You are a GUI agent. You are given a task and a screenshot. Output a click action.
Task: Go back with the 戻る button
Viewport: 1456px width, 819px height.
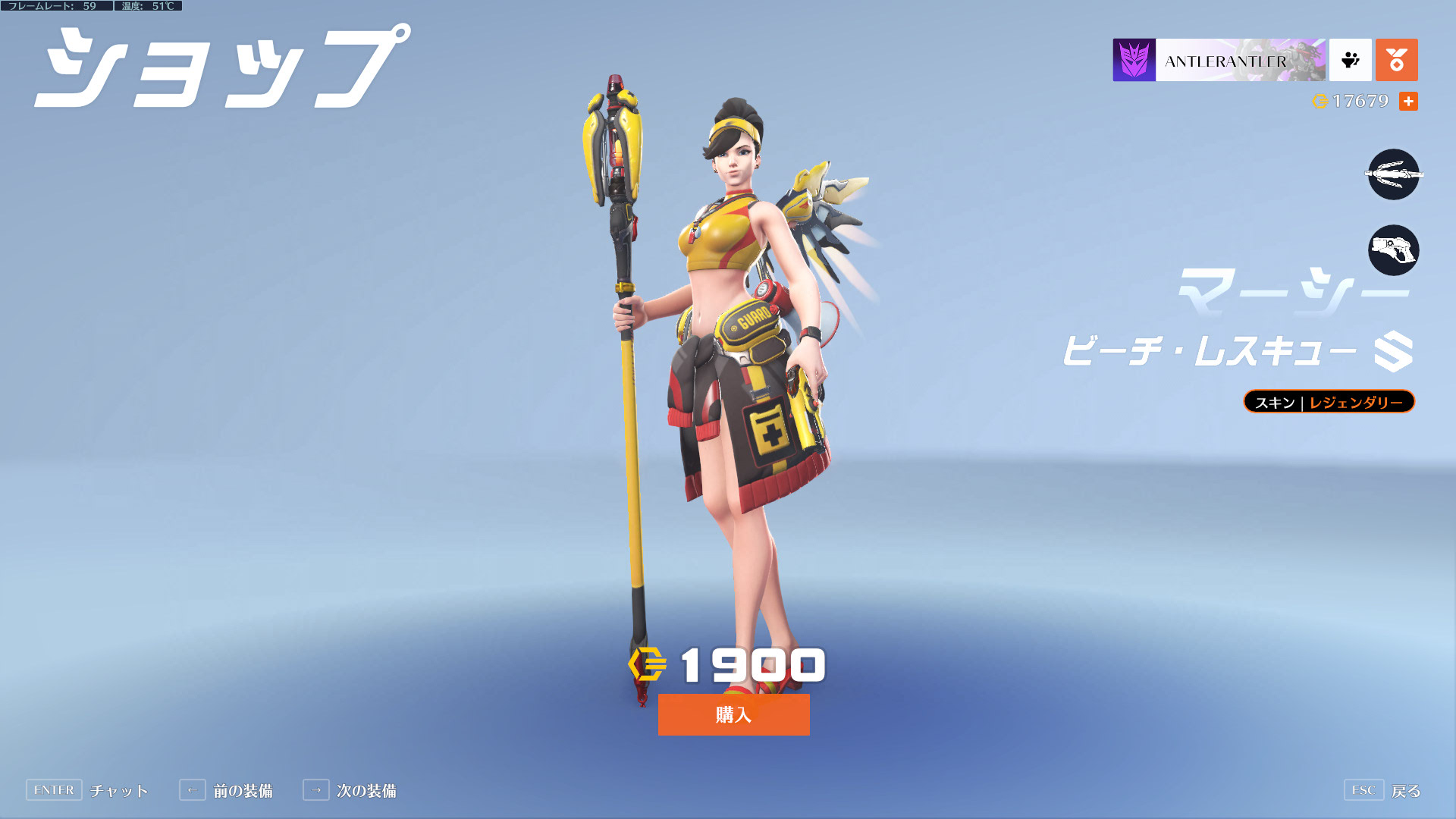pyautogui.click(x=1382, y=790)
